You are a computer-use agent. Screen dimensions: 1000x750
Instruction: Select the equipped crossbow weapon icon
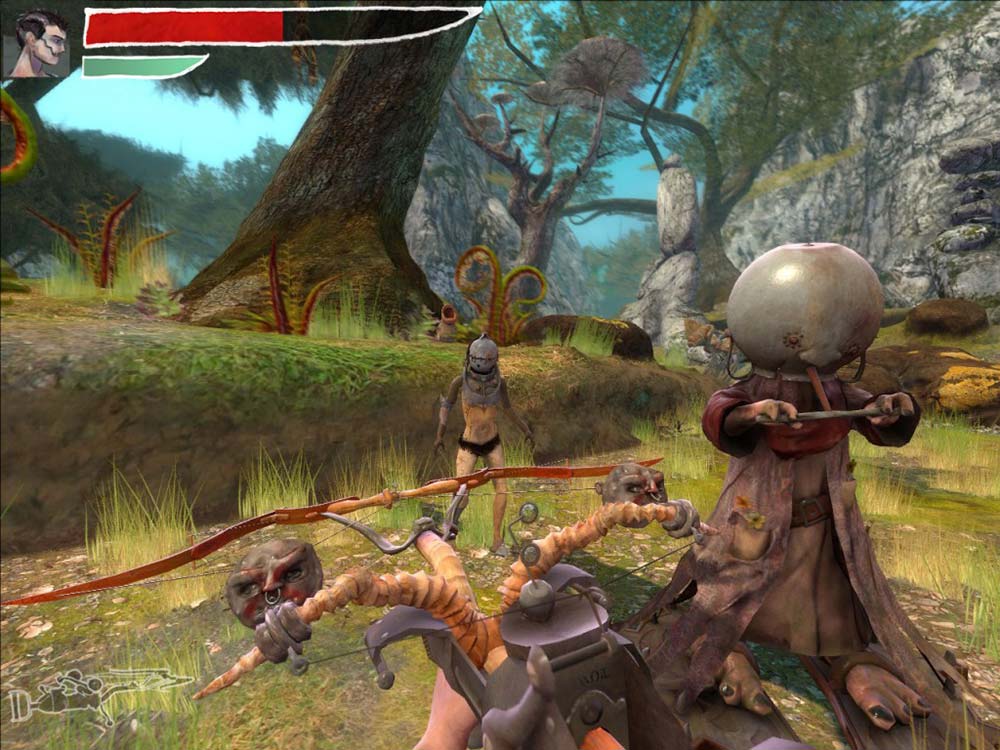coord(98,693)
